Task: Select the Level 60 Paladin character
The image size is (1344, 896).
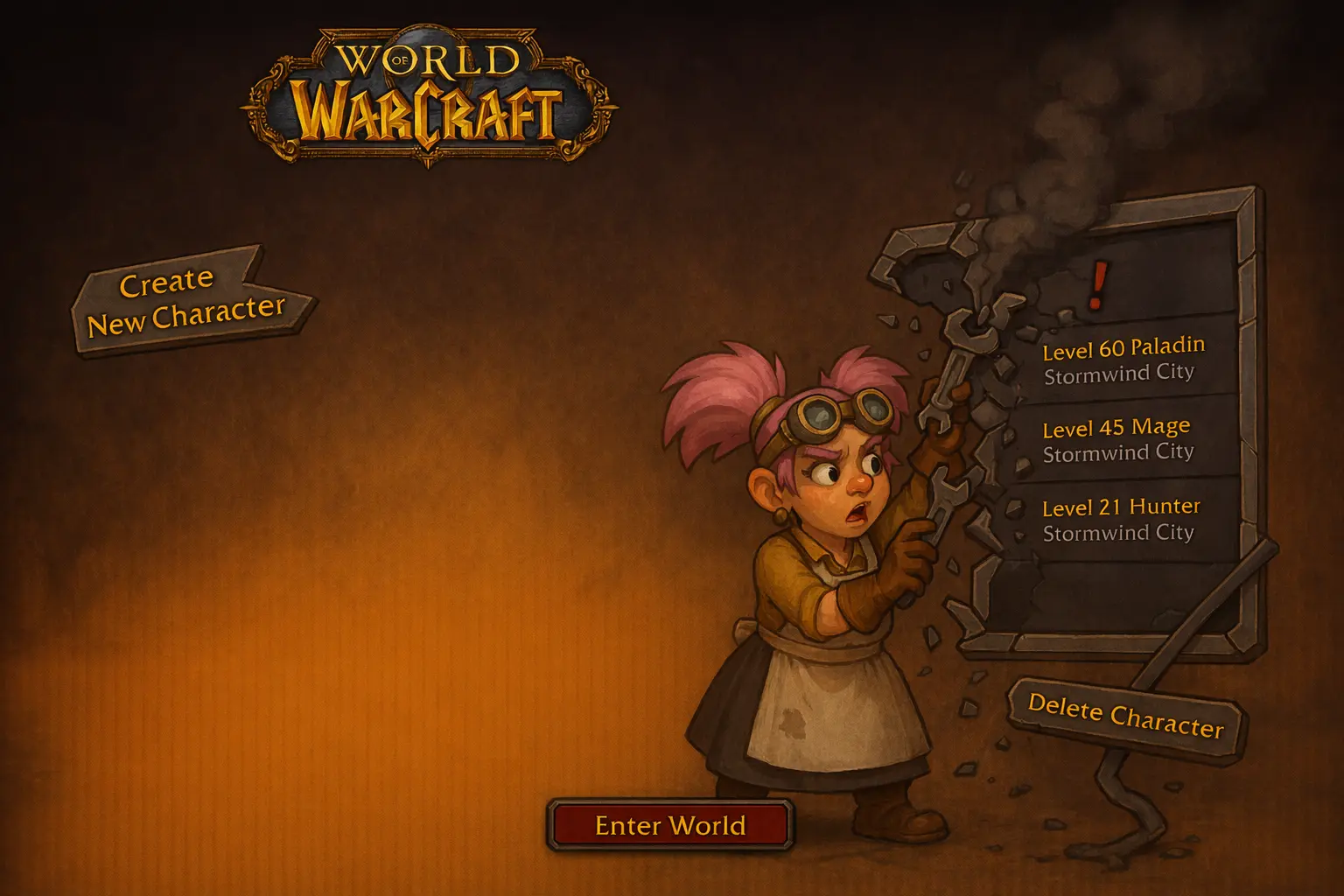Action: (x=1123, y=360)
